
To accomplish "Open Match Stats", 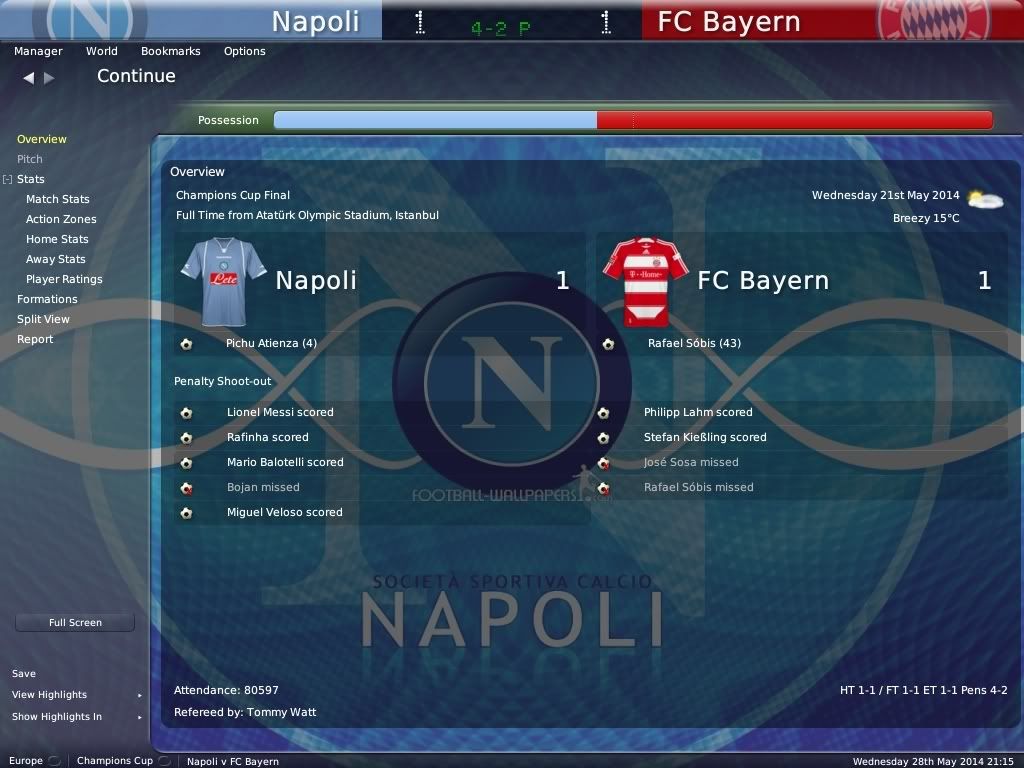I will (x=57, y=199).
